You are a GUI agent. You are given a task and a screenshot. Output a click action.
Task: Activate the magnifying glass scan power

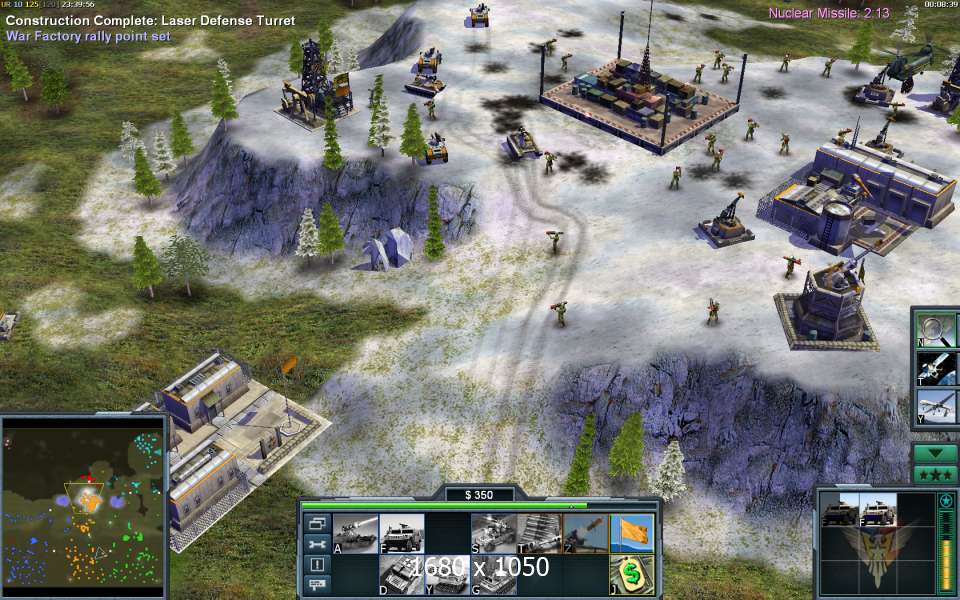(x=938, y=330)
